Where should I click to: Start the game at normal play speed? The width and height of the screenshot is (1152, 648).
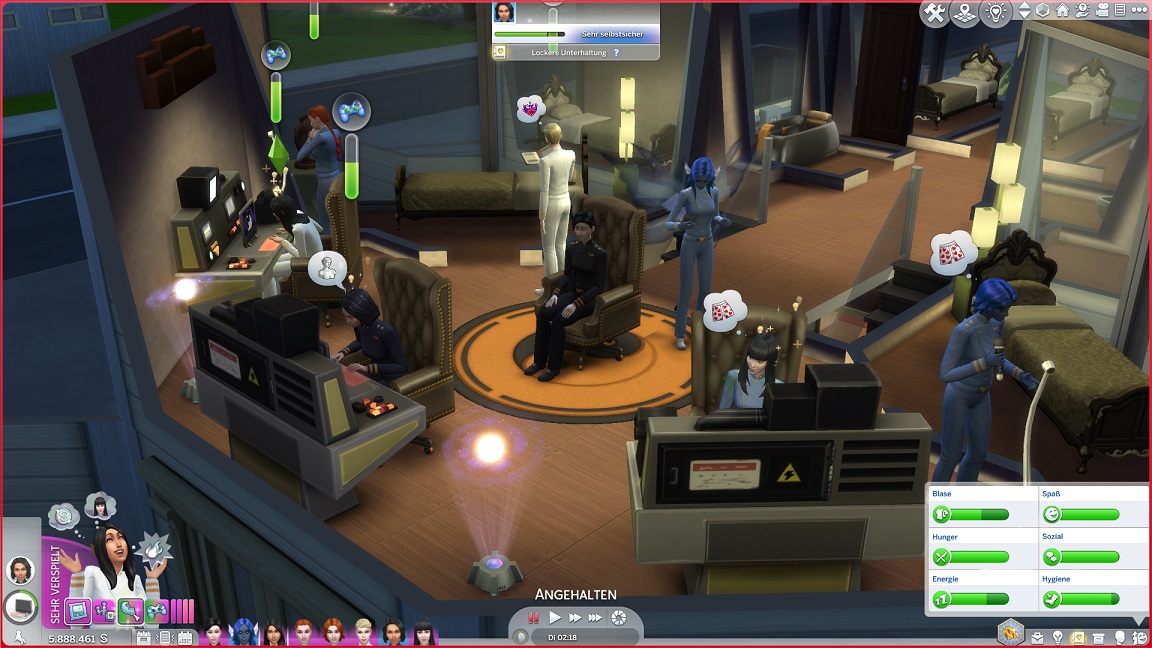tap(555, 618)
